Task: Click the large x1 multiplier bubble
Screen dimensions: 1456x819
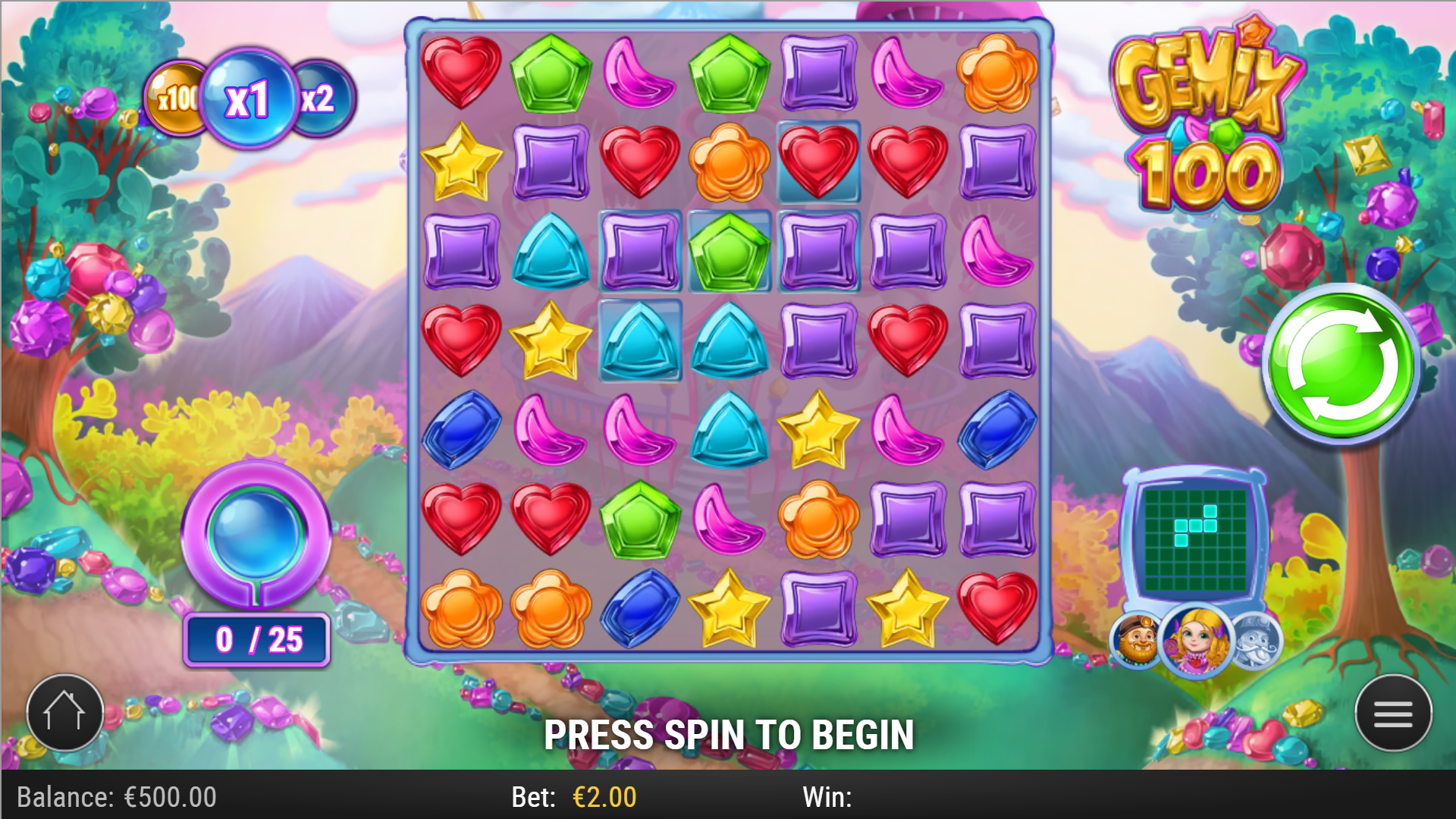Action: pyautogui.click(x=250, y=96)
